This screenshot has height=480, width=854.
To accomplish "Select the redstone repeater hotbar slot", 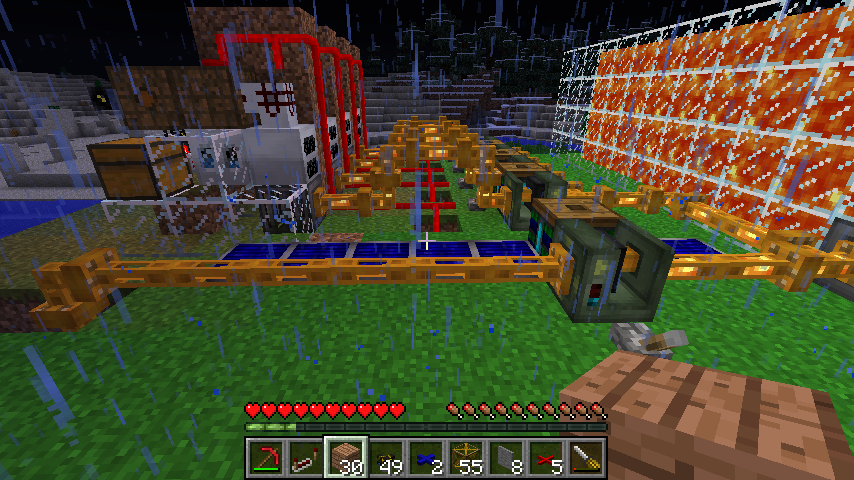I will coord(306,457).
